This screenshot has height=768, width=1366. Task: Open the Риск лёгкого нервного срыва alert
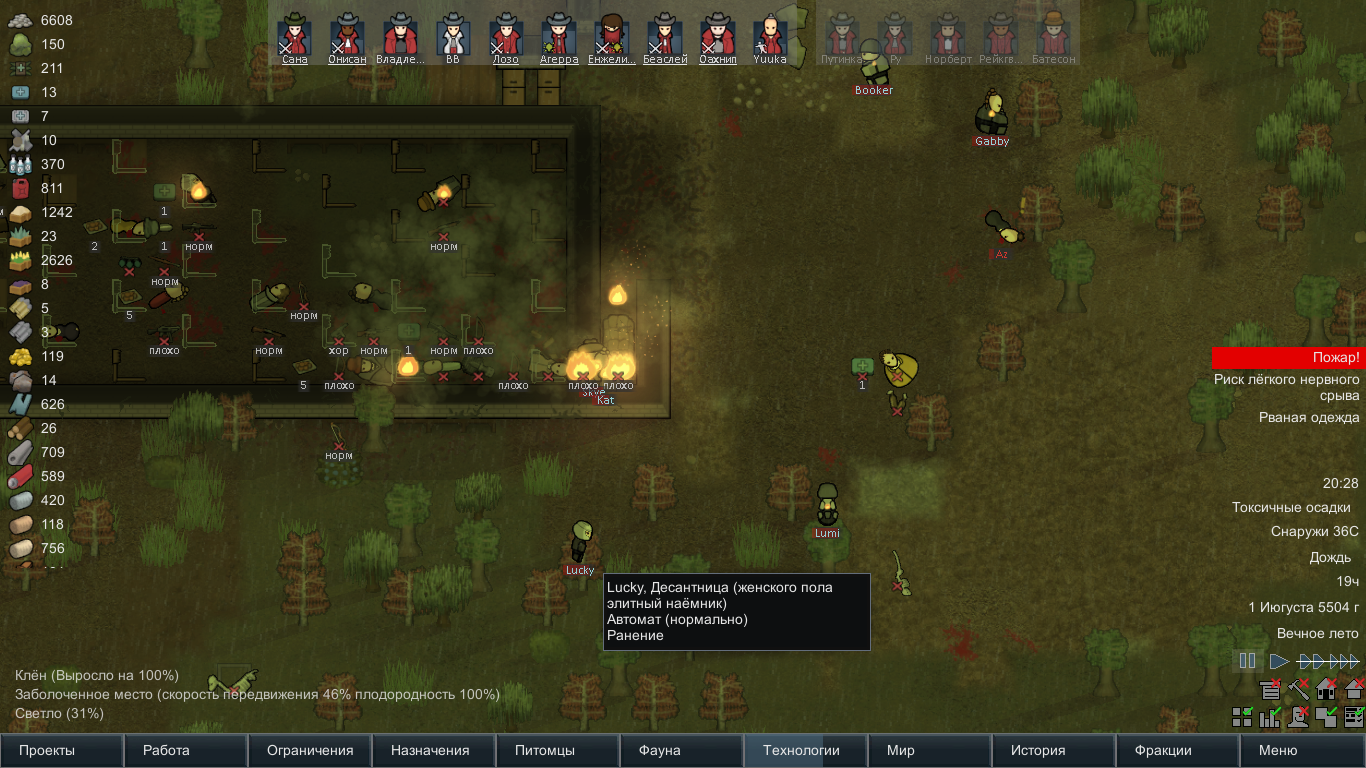click(1288, 388)
